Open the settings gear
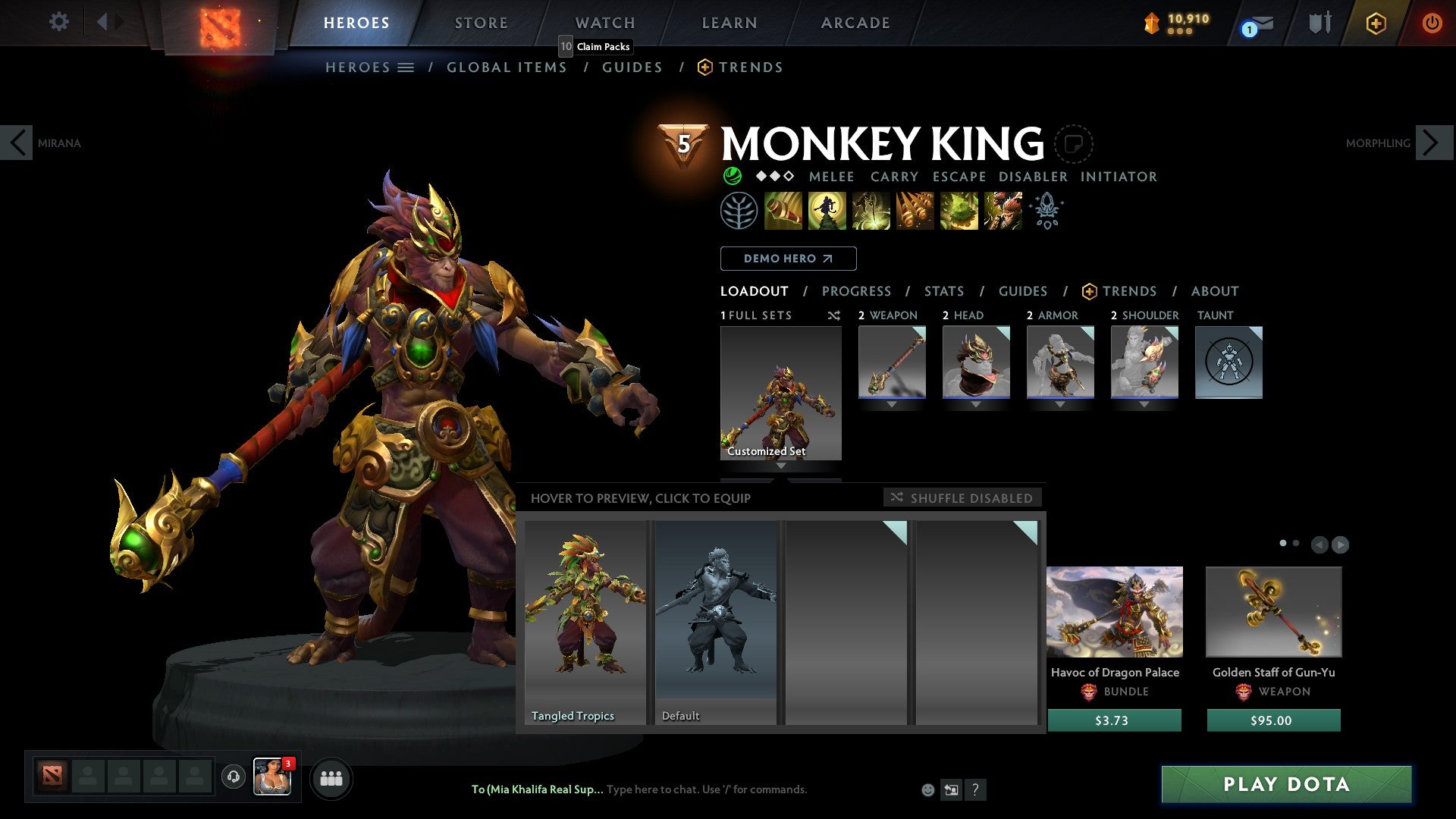Image resolution: width=1456 pixels, height=819 pixels. [x=58, y=22]
